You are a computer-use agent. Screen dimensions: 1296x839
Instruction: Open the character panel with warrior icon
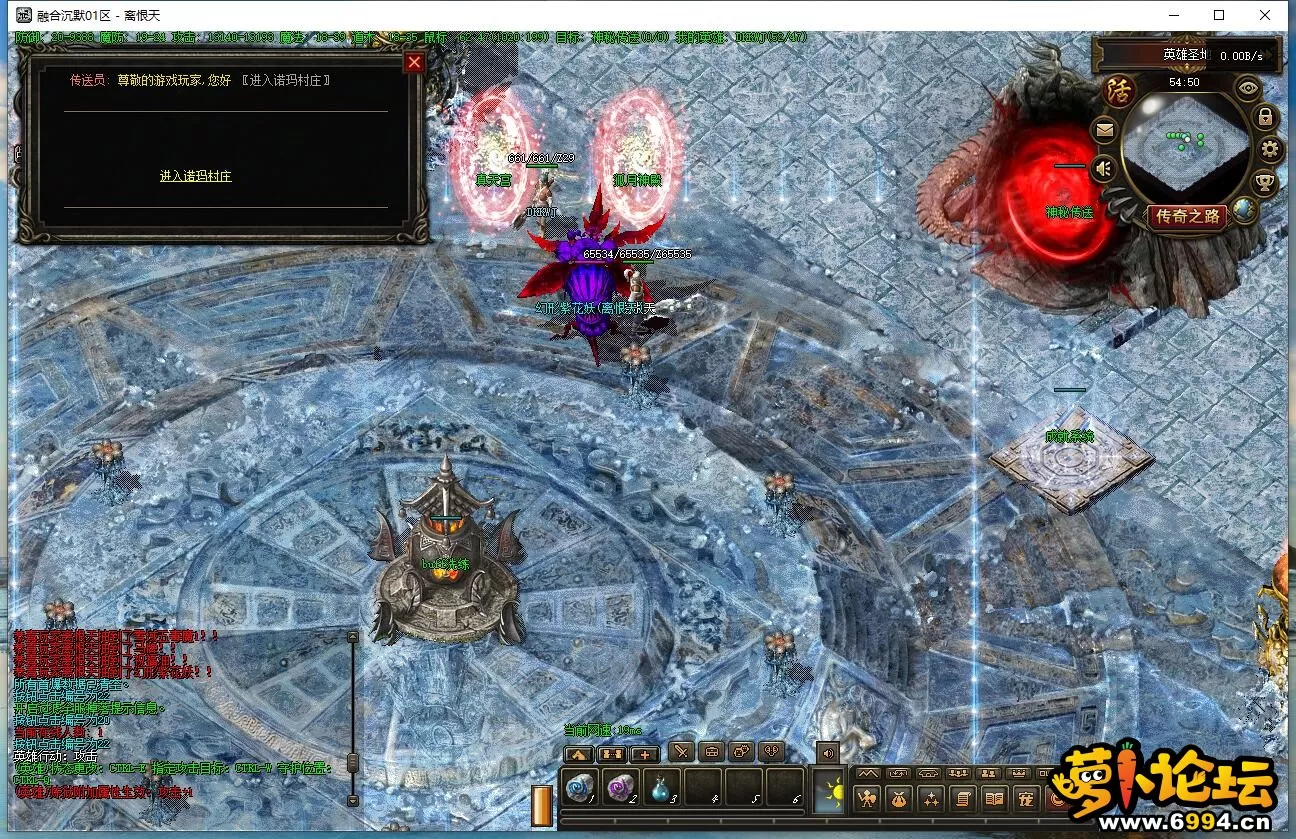(x=868, y=798)
